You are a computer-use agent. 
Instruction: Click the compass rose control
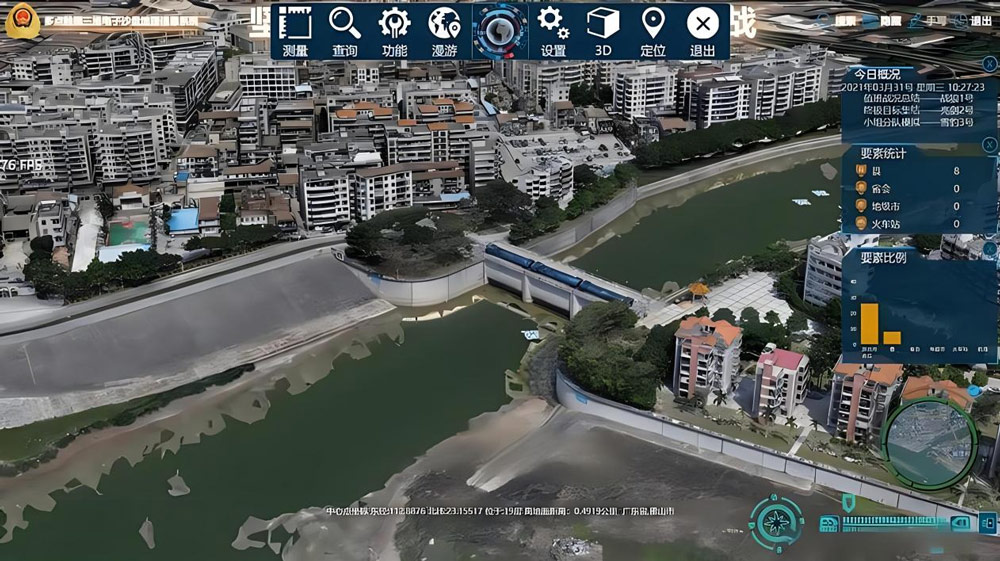click(x=776, y=523)
